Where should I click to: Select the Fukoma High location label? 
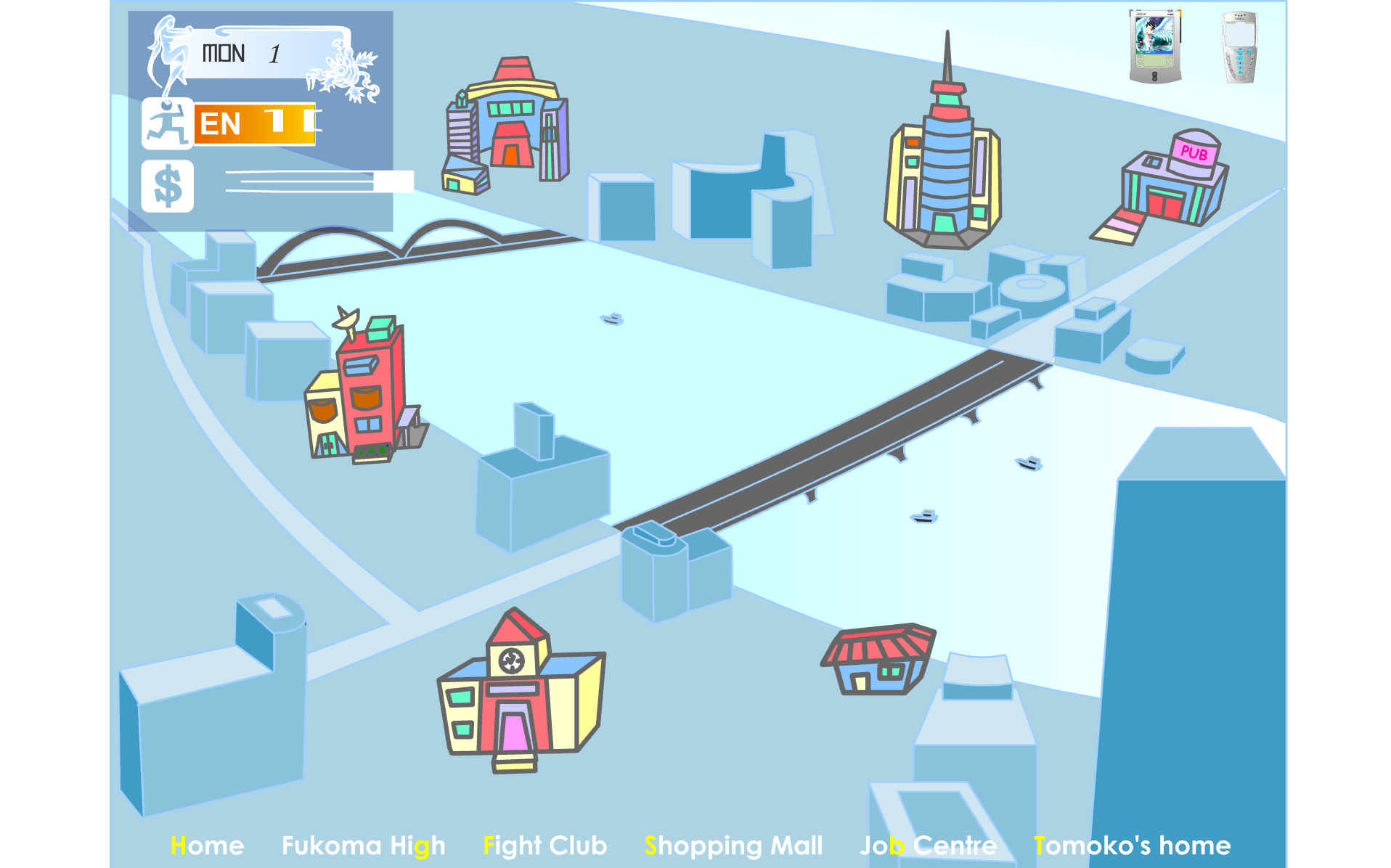[363, 846]
